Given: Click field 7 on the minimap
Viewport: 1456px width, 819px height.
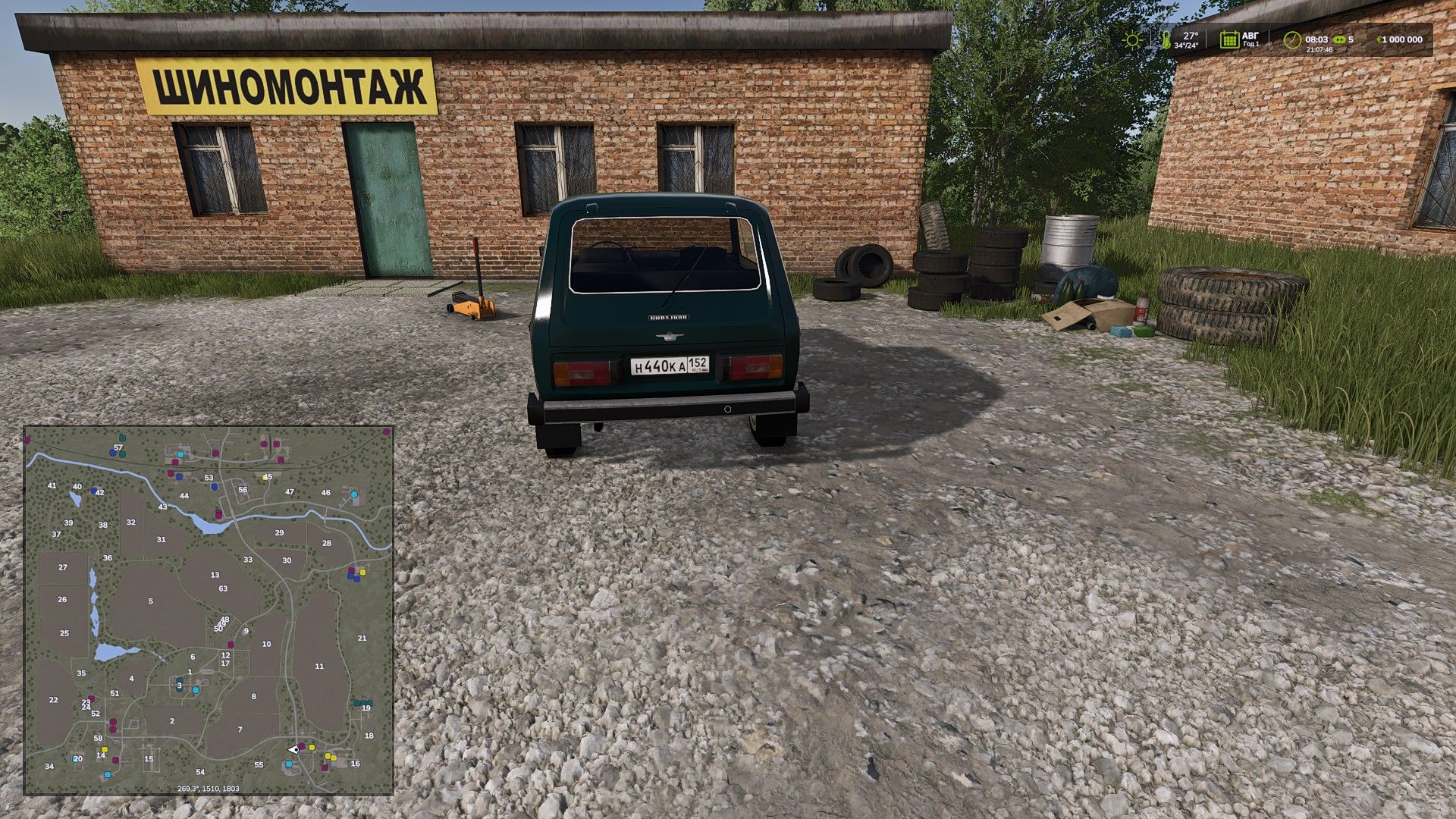Looking at the screenshot, I should click(240, 730).
